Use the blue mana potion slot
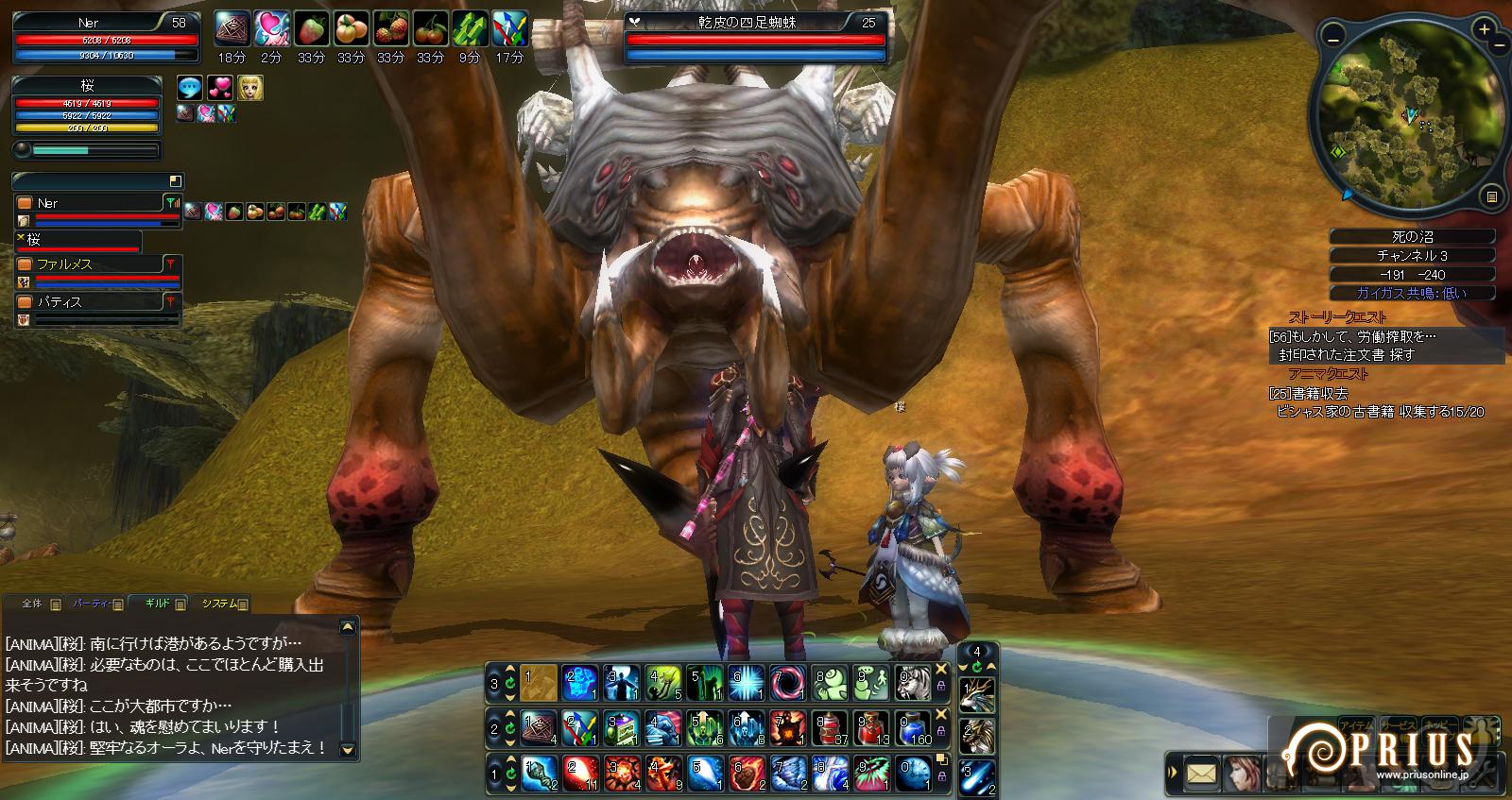Viewport: 1512px width, 800px height. [915, 727]
